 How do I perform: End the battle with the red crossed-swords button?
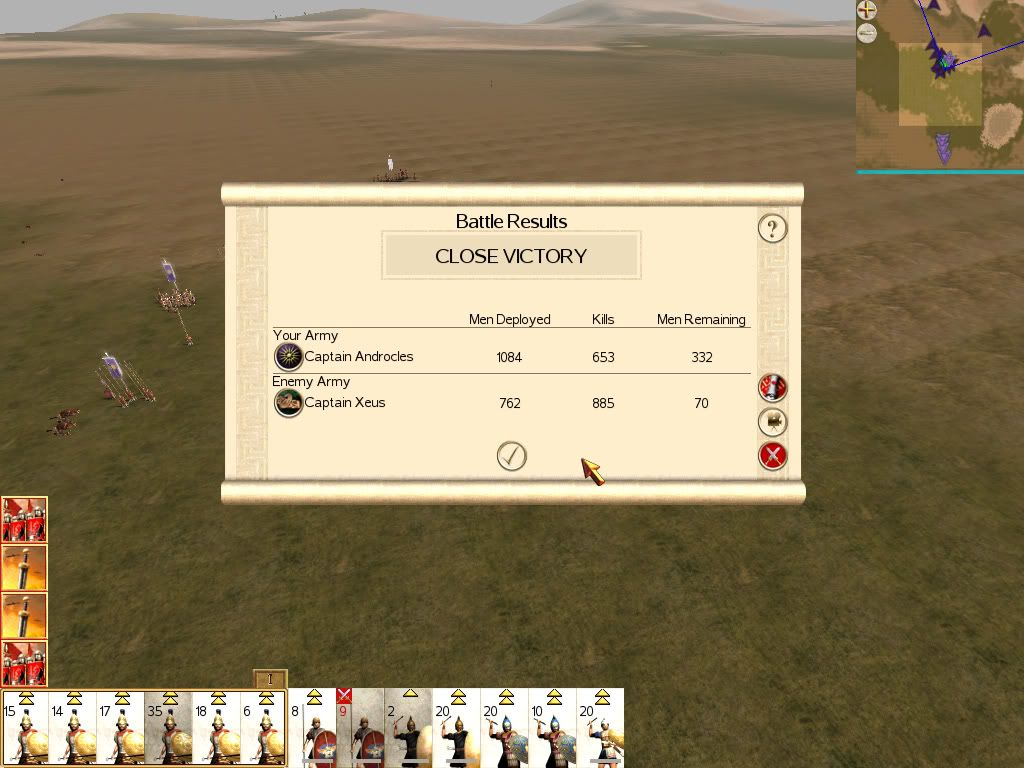(772, 457)
